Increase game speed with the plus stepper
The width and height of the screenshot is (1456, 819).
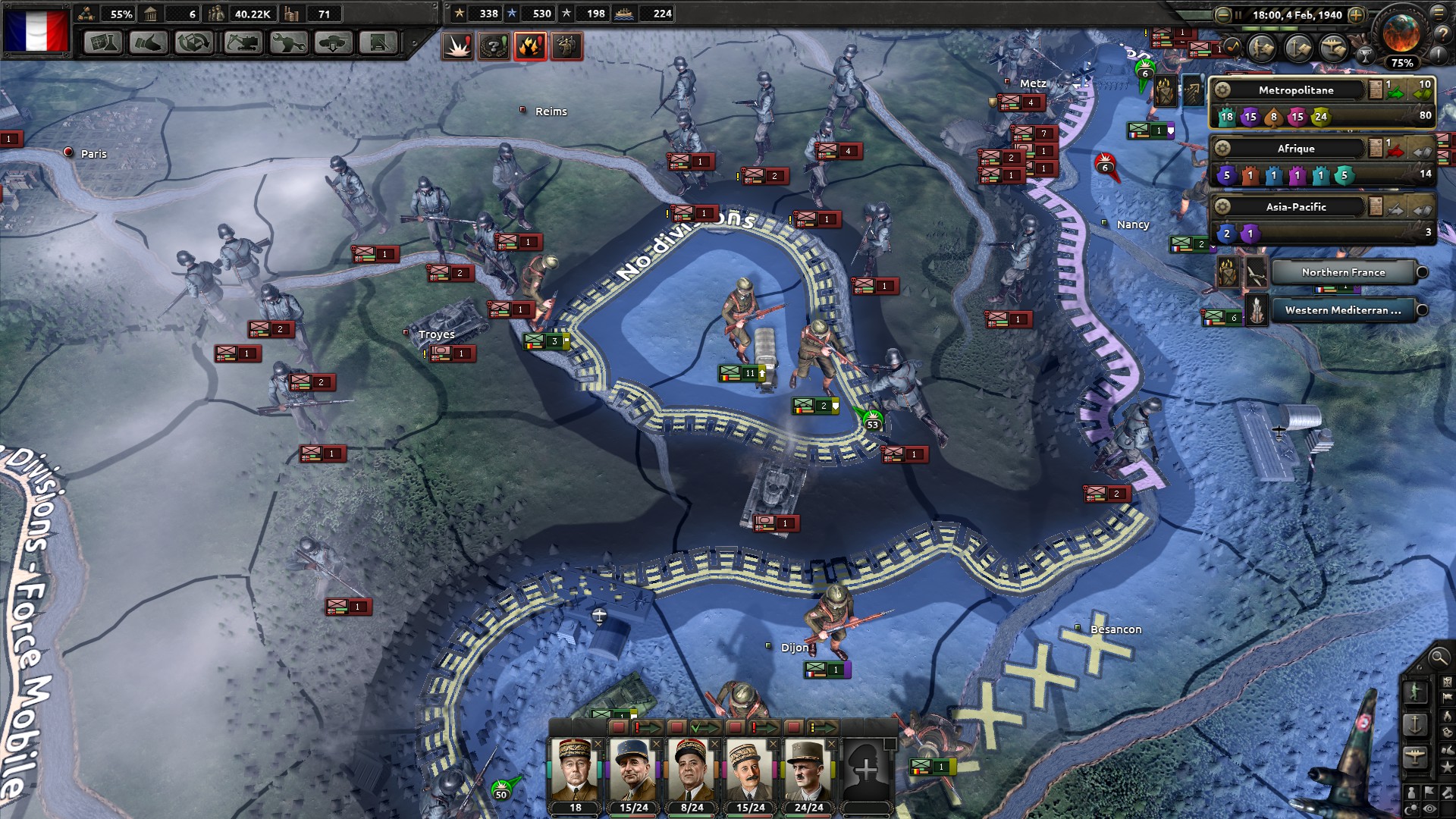point(1357,14)
